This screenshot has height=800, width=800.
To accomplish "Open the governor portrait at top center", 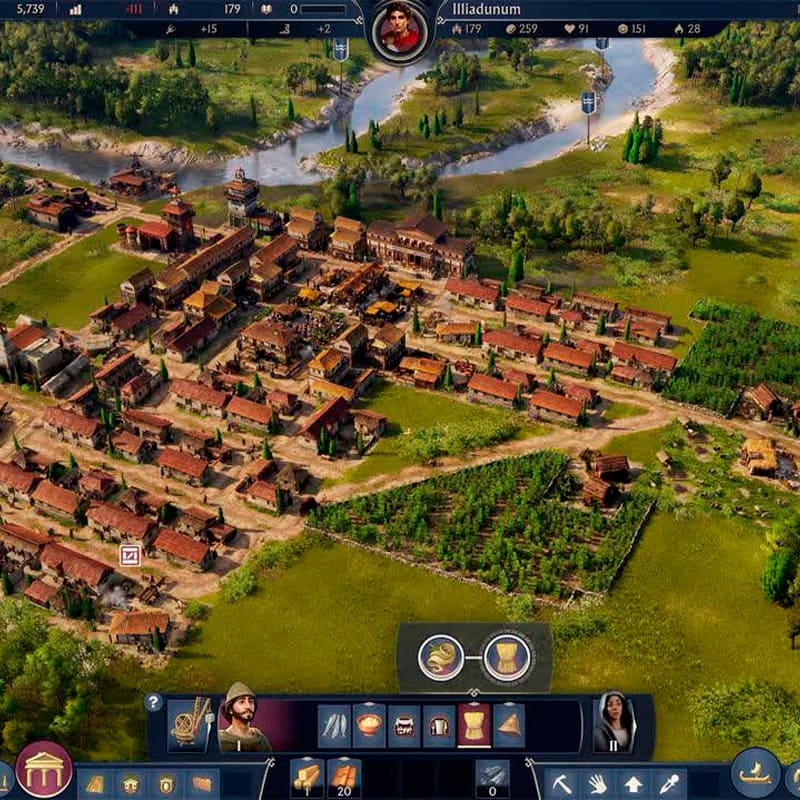I will [x=400, y=29].
